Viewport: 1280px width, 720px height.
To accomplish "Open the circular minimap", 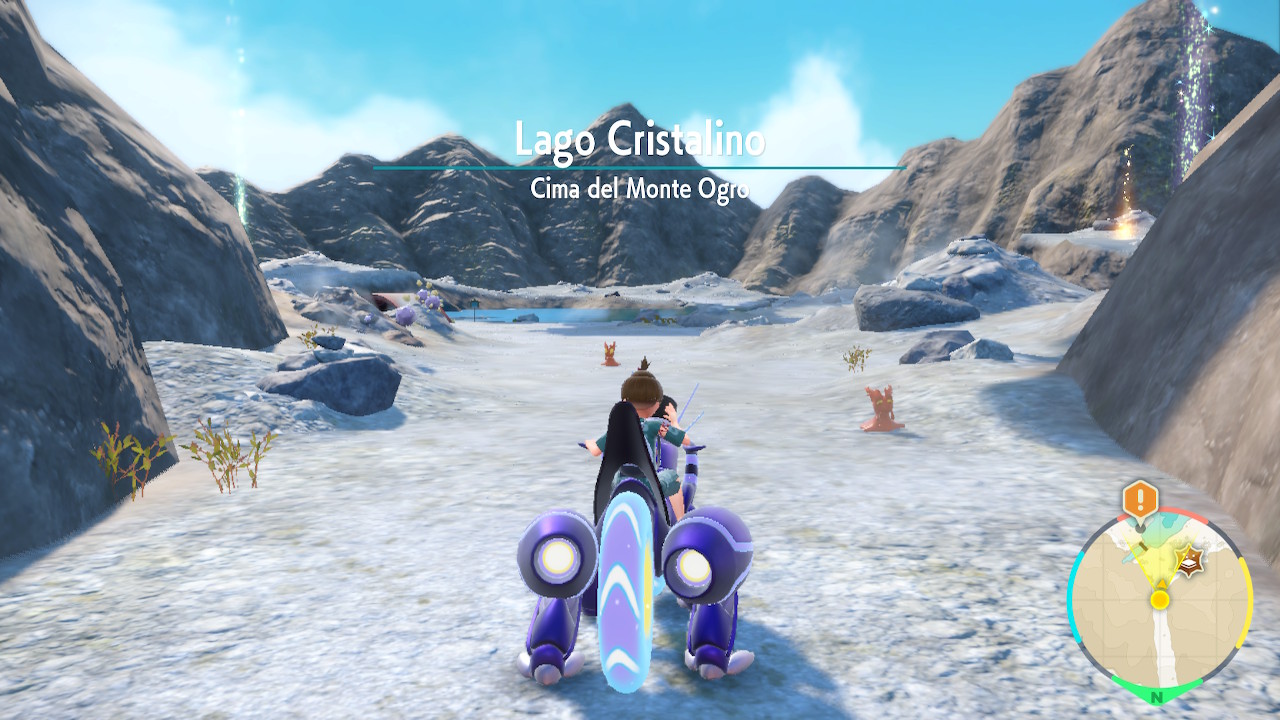I will pyautogui.click(x=1159, y=600).
